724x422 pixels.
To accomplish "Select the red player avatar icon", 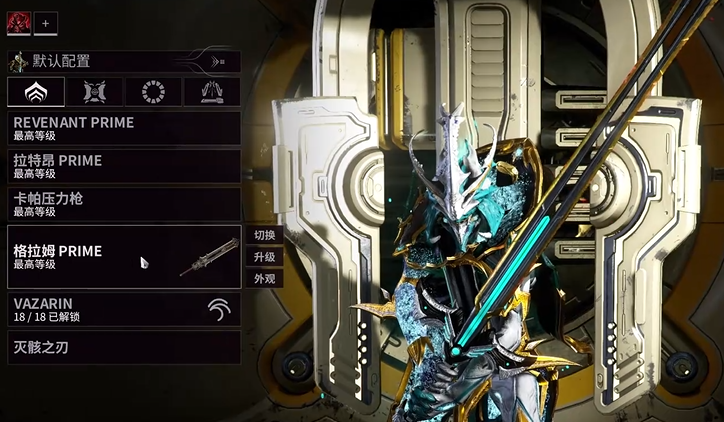I will [20, 22].
